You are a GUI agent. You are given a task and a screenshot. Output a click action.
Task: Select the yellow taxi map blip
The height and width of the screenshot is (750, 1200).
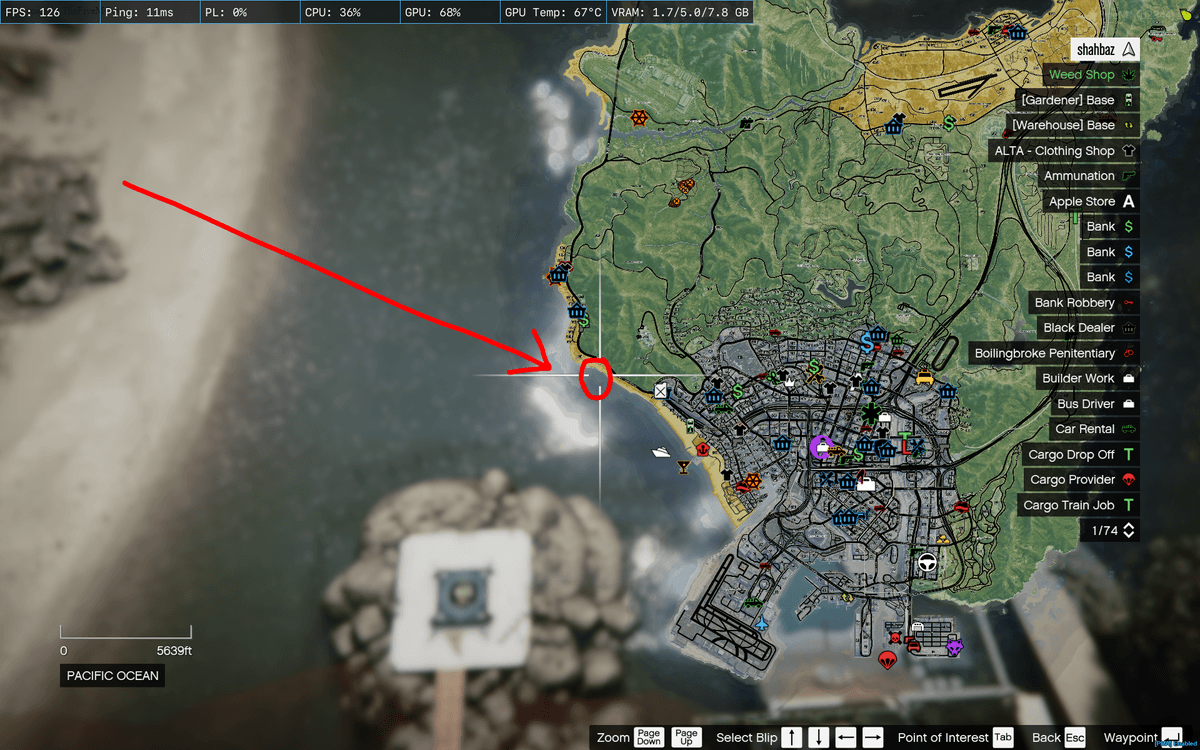925,378
